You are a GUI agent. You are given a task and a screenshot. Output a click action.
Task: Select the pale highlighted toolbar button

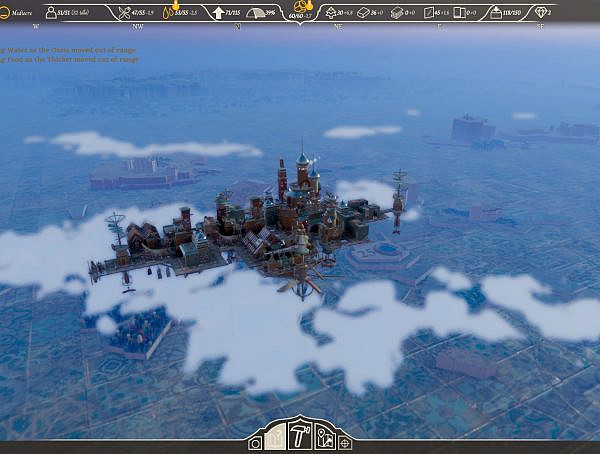275,438
